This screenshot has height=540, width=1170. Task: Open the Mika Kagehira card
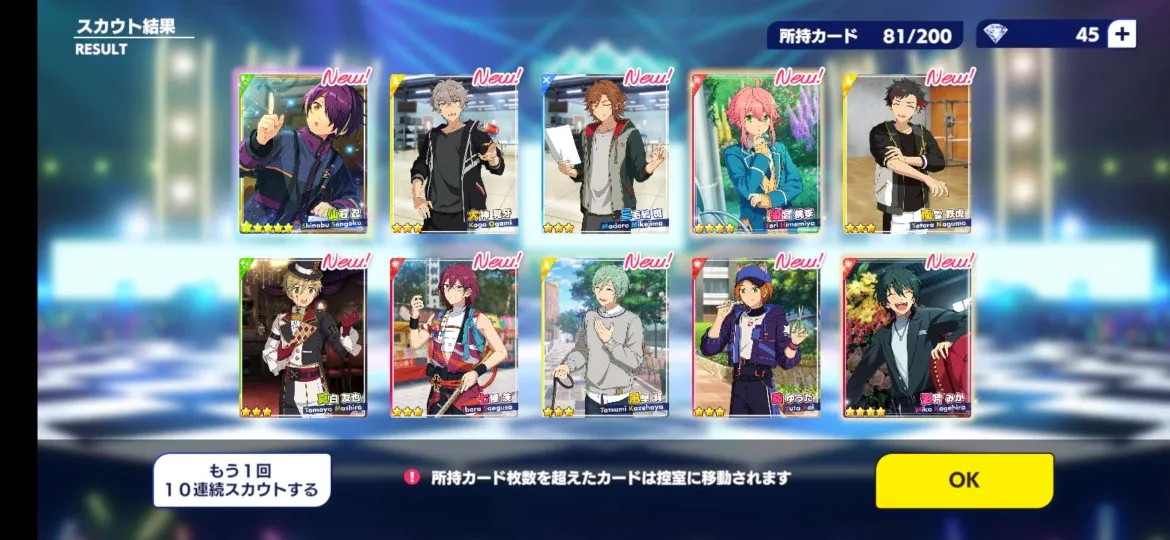pos(907,338)
